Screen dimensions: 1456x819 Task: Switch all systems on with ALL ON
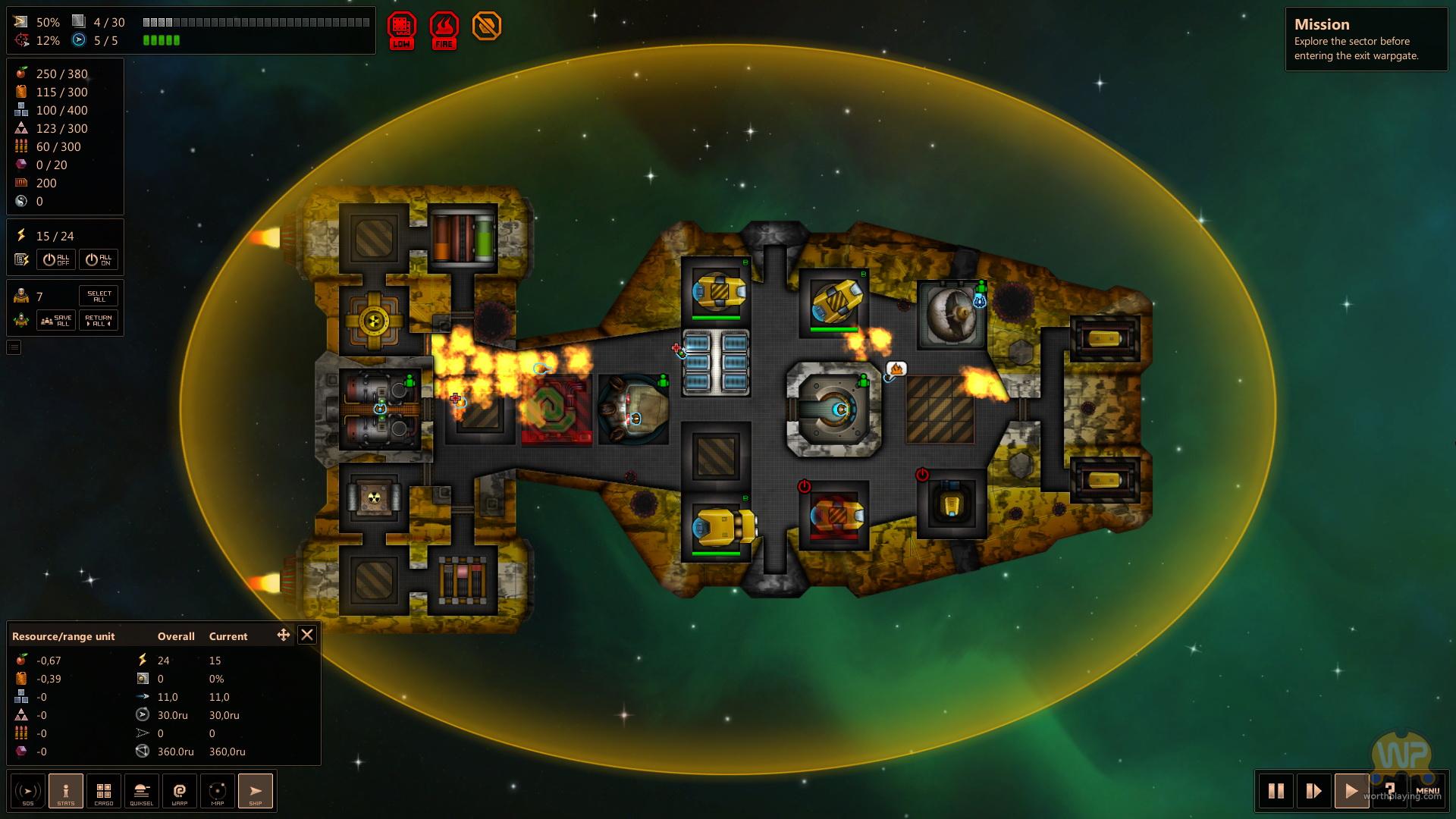(99, 259)
